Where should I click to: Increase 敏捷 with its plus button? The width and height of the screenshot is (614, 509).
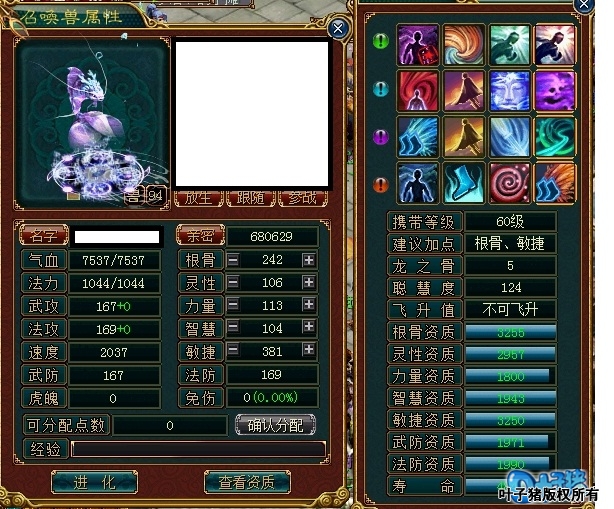click(x=309, y=352)
